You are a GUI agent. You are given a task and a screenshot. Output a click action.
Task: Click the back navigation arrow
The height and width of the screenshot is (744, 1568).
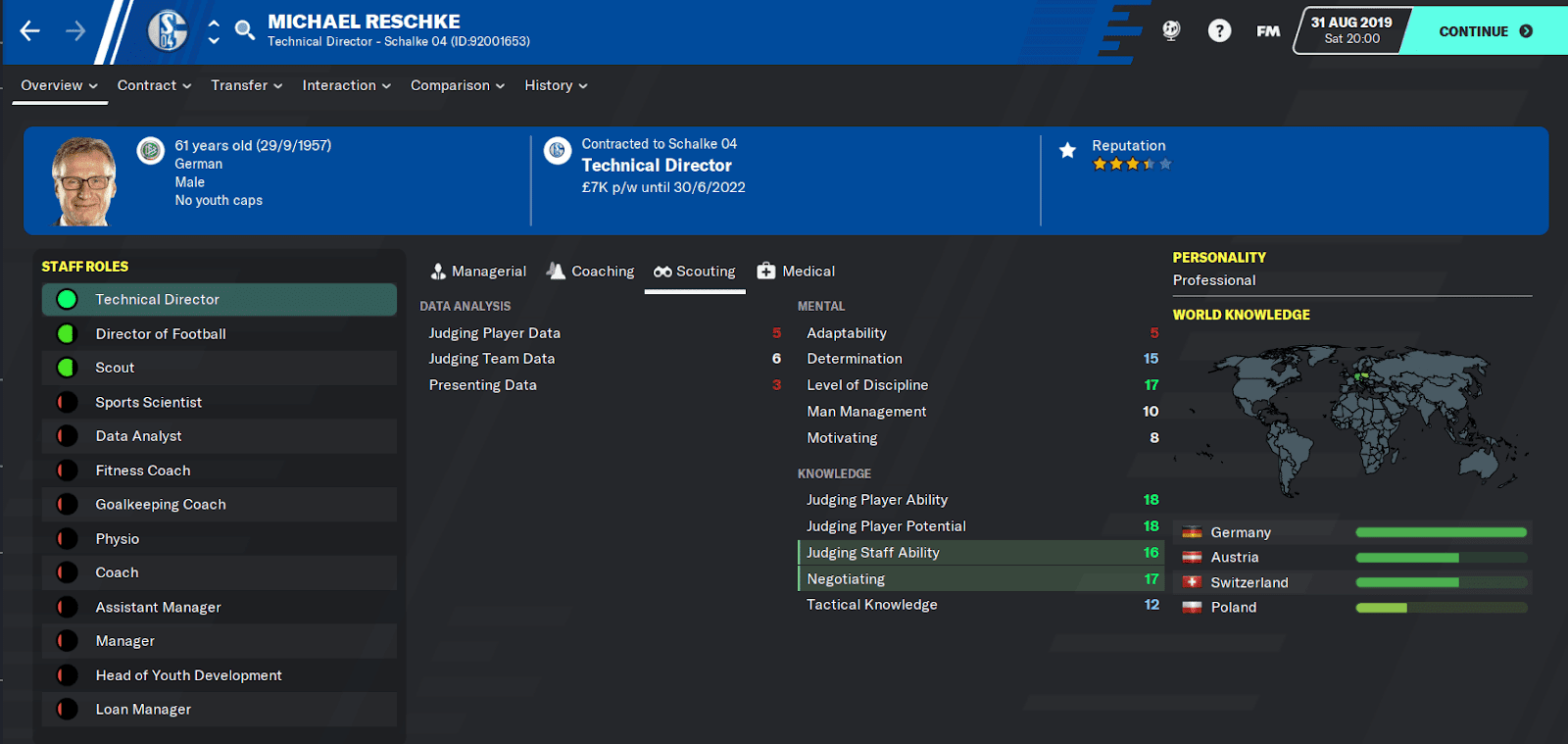click(x=29, y=29)
